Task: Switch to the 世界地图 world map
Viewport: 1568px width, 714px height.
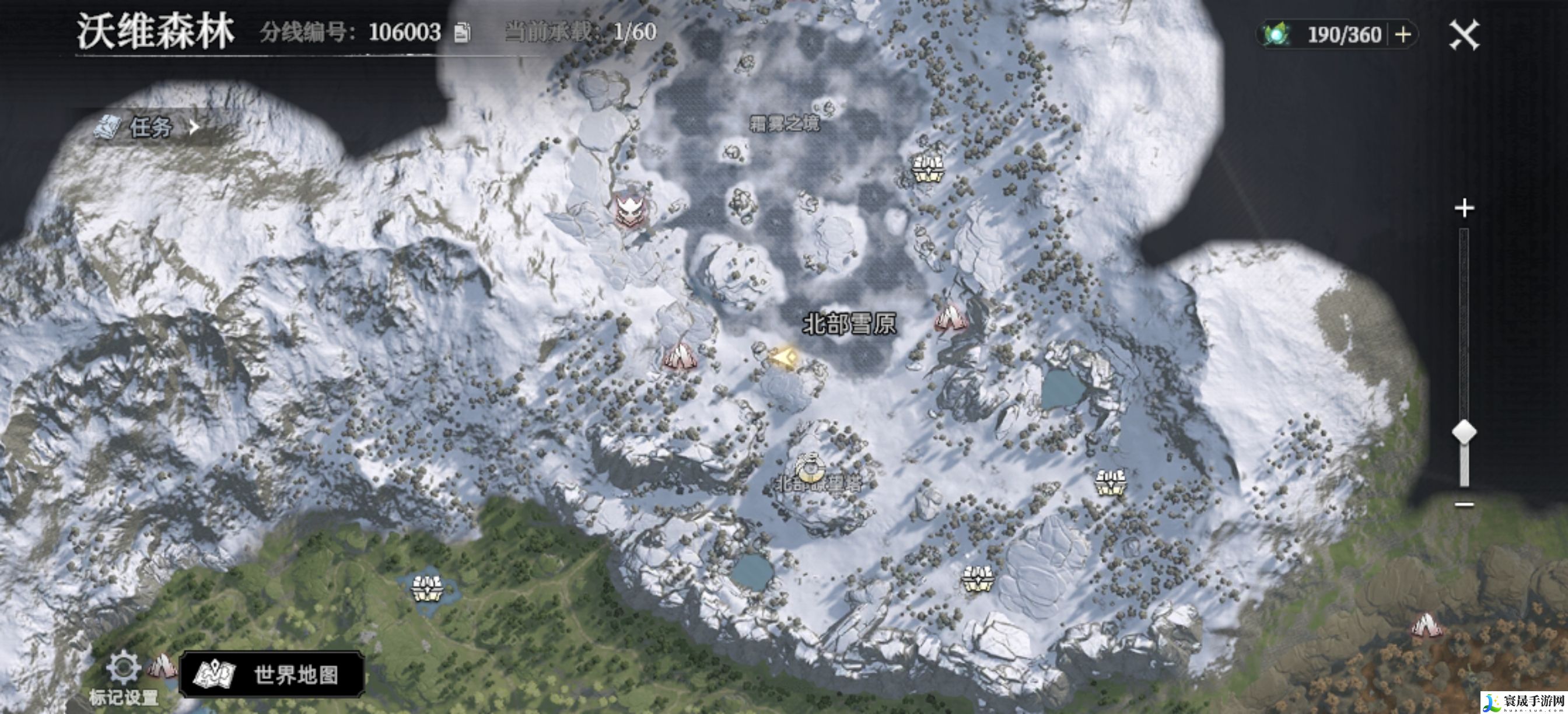Action: coord(272,674)
